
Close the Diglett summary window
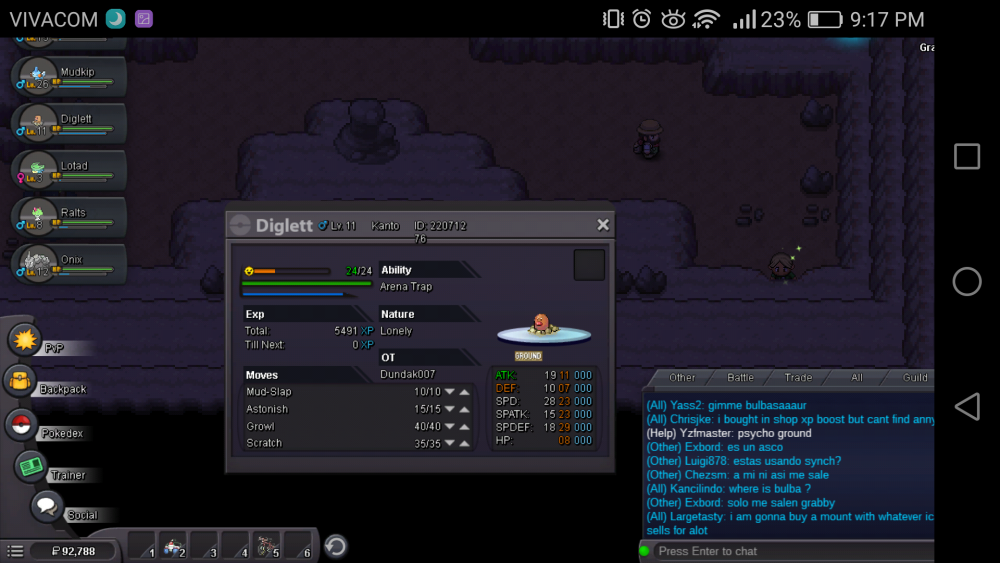click(x=603, y=225)
